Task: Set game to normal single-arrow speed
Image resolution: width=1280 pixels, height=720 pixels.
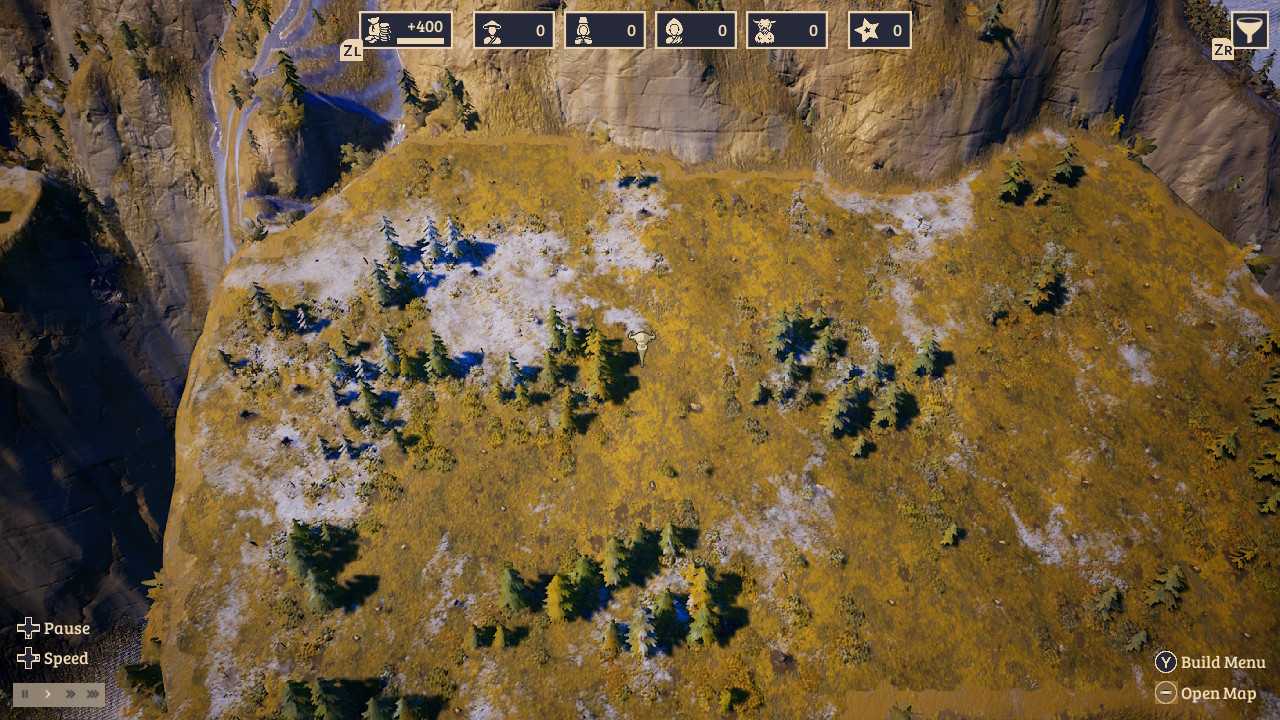Action: (47, 693)
